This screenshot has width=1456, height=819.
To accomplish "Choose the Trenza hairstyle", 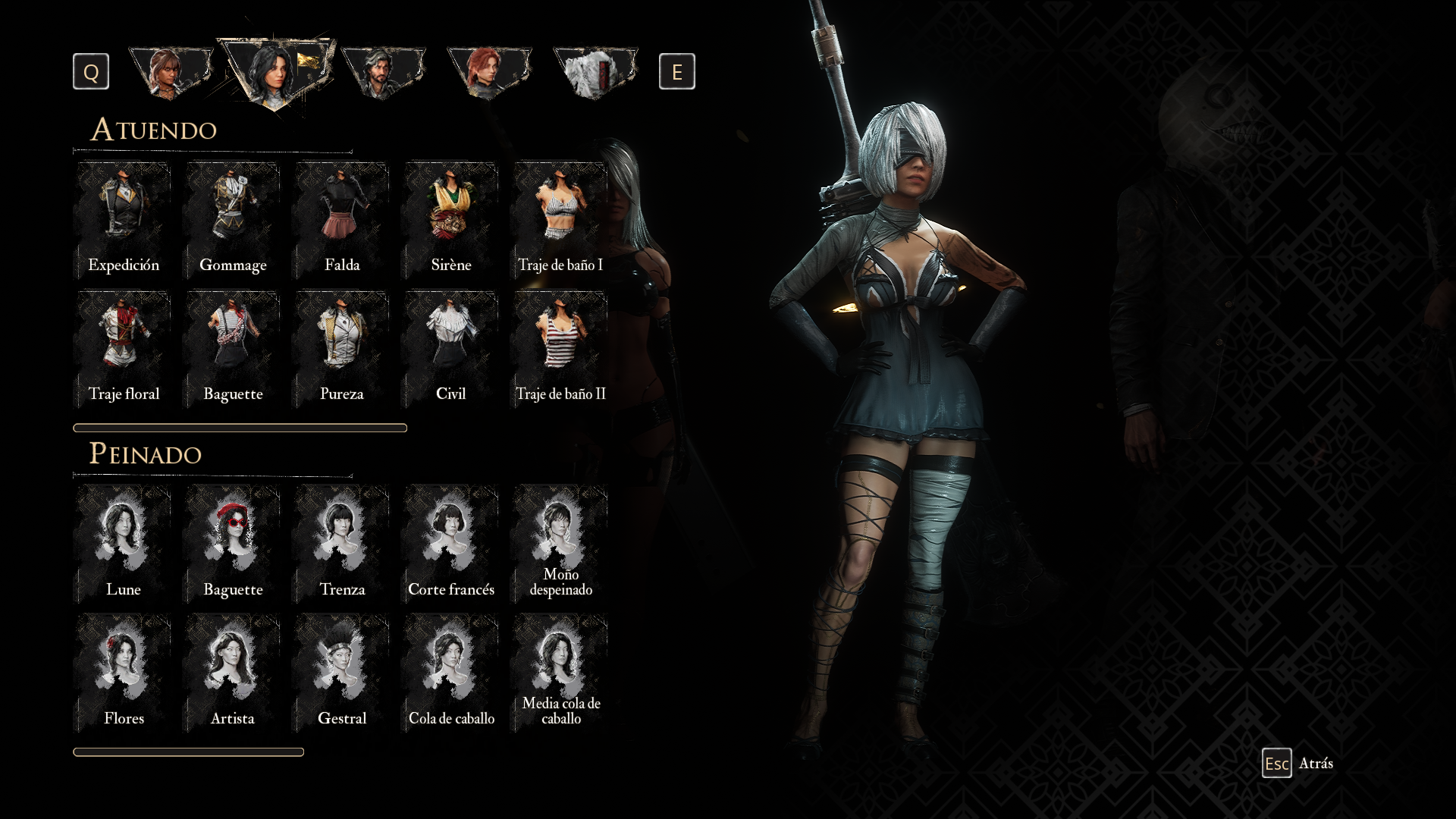I will click(x=342, y=544).
